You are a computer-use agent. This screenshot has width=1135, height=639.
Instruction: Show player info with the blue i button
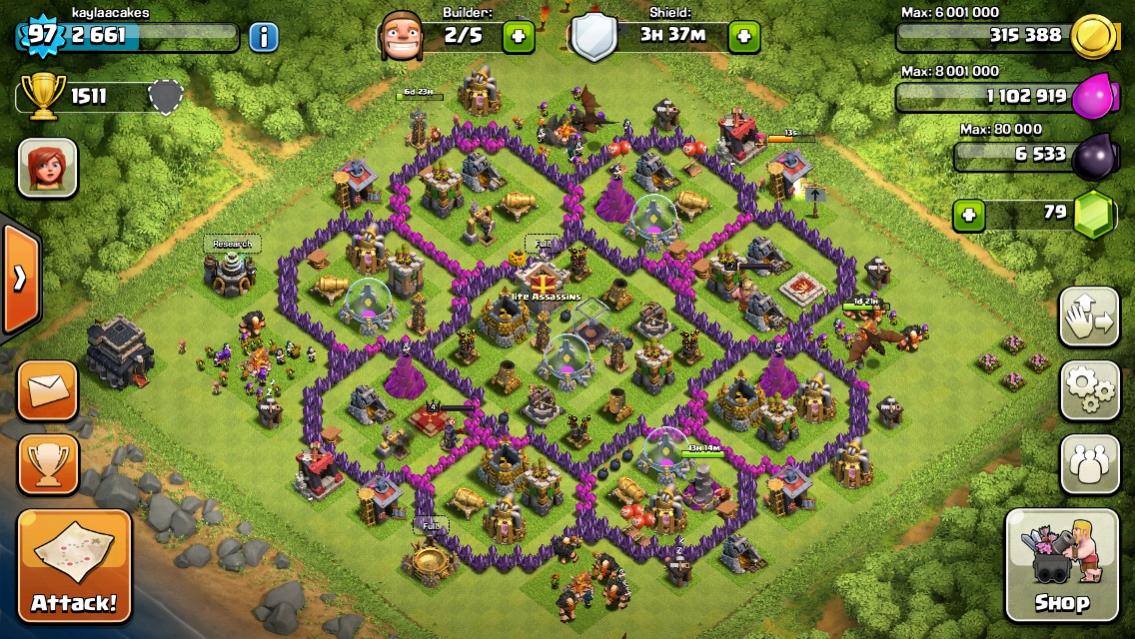point(263,38)
